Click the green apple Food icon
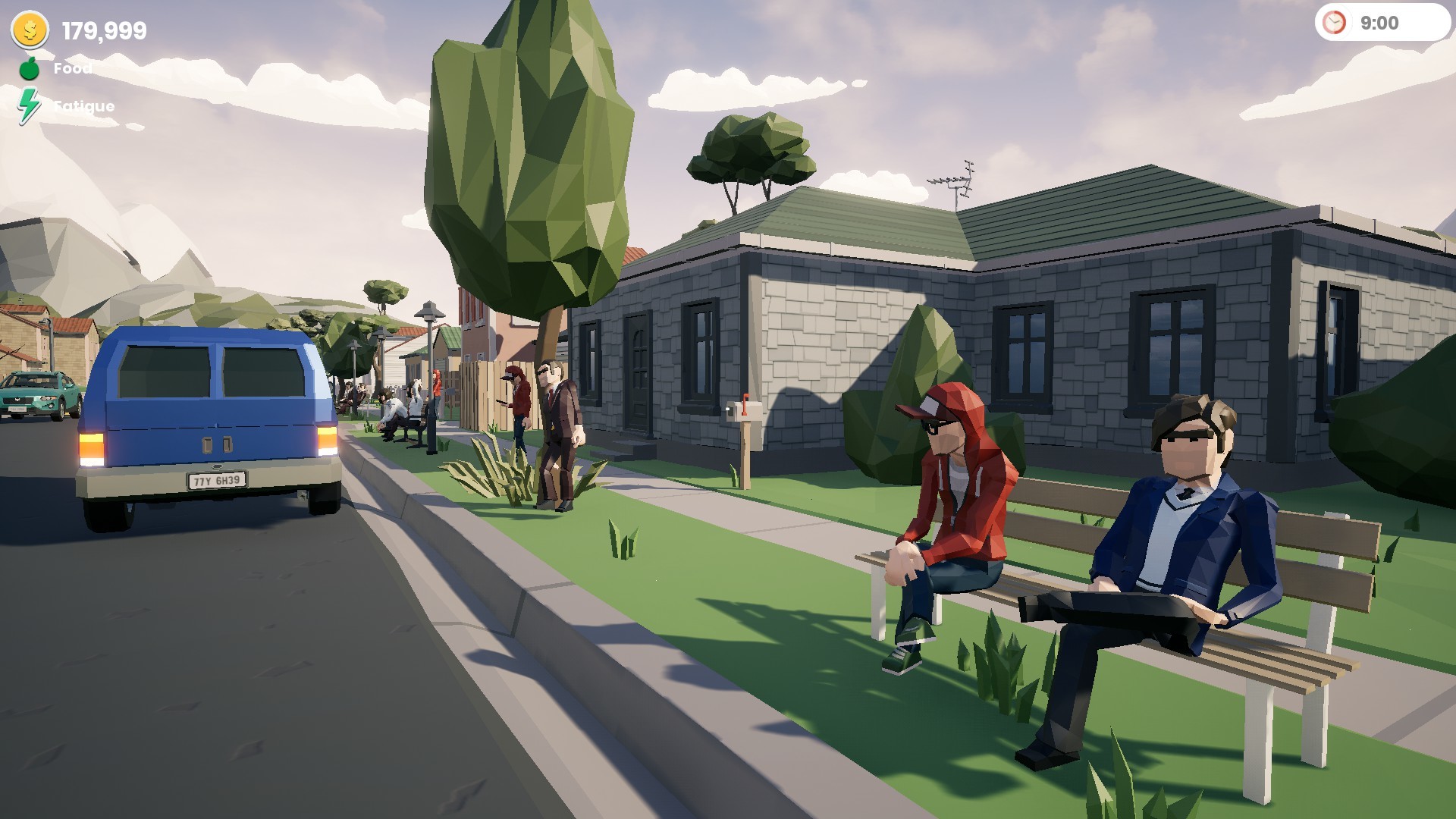This screenshot has height=819, width=1456. [x=29, y=69]
